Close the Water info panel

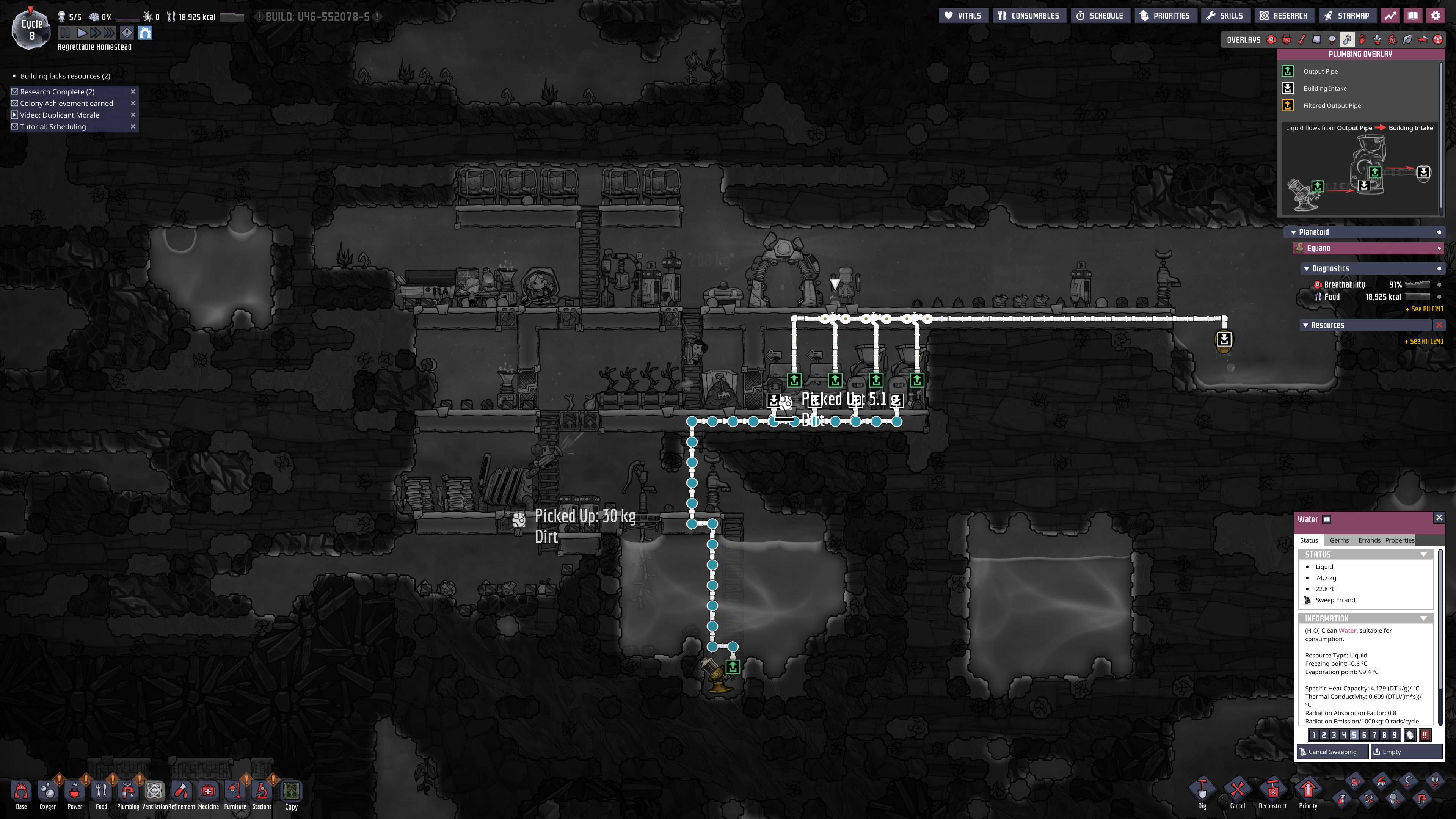[x=1439, y=518]
